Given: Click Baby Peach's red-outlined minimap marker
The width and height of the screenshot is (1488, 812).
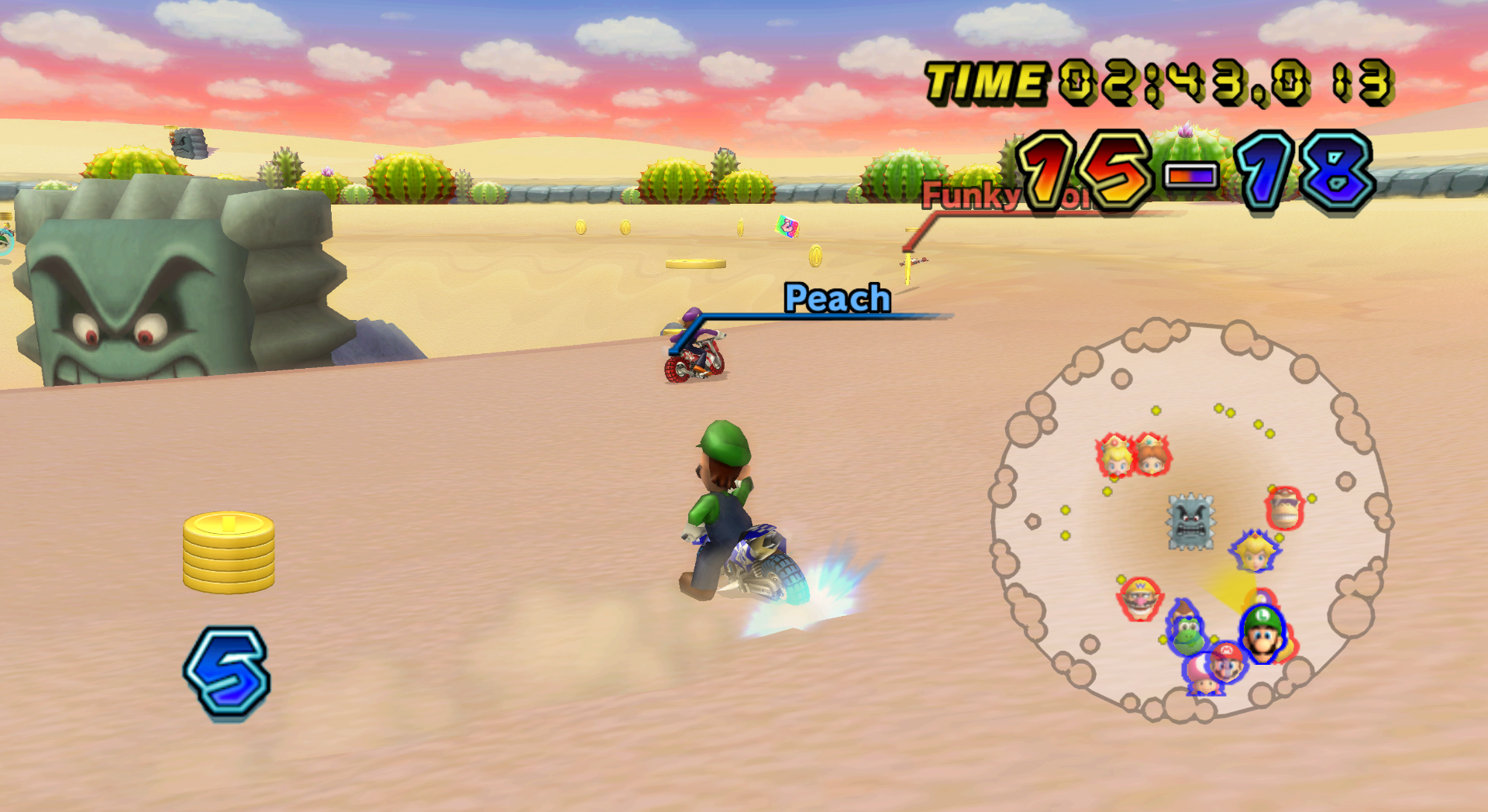Looking at the screenshot, I should pyautogui.click(x=1115, y=456).
